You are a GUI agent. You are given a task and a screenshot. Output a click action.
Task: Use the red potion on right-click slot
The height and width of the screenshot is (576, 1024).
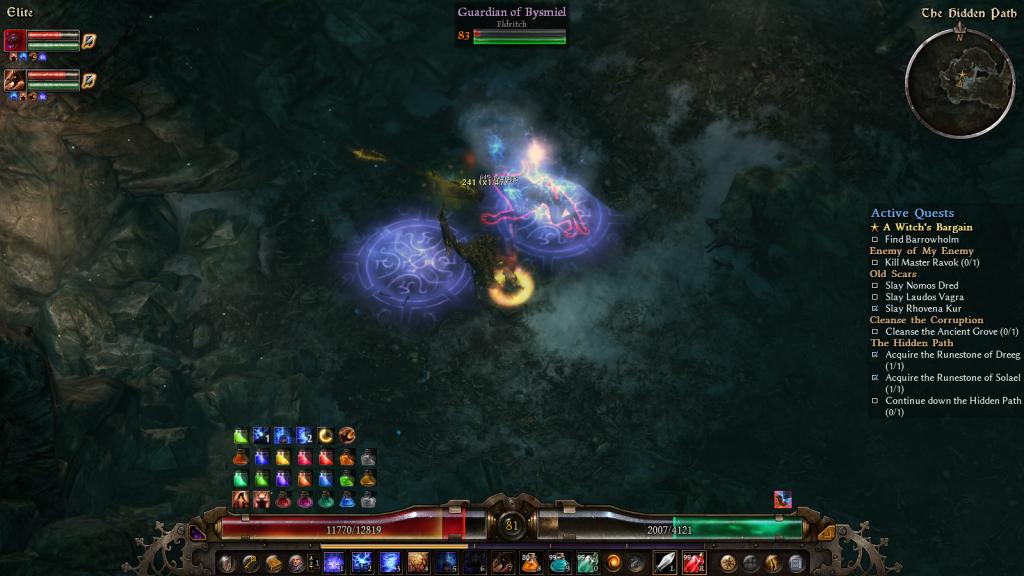(x=693, y=562)
